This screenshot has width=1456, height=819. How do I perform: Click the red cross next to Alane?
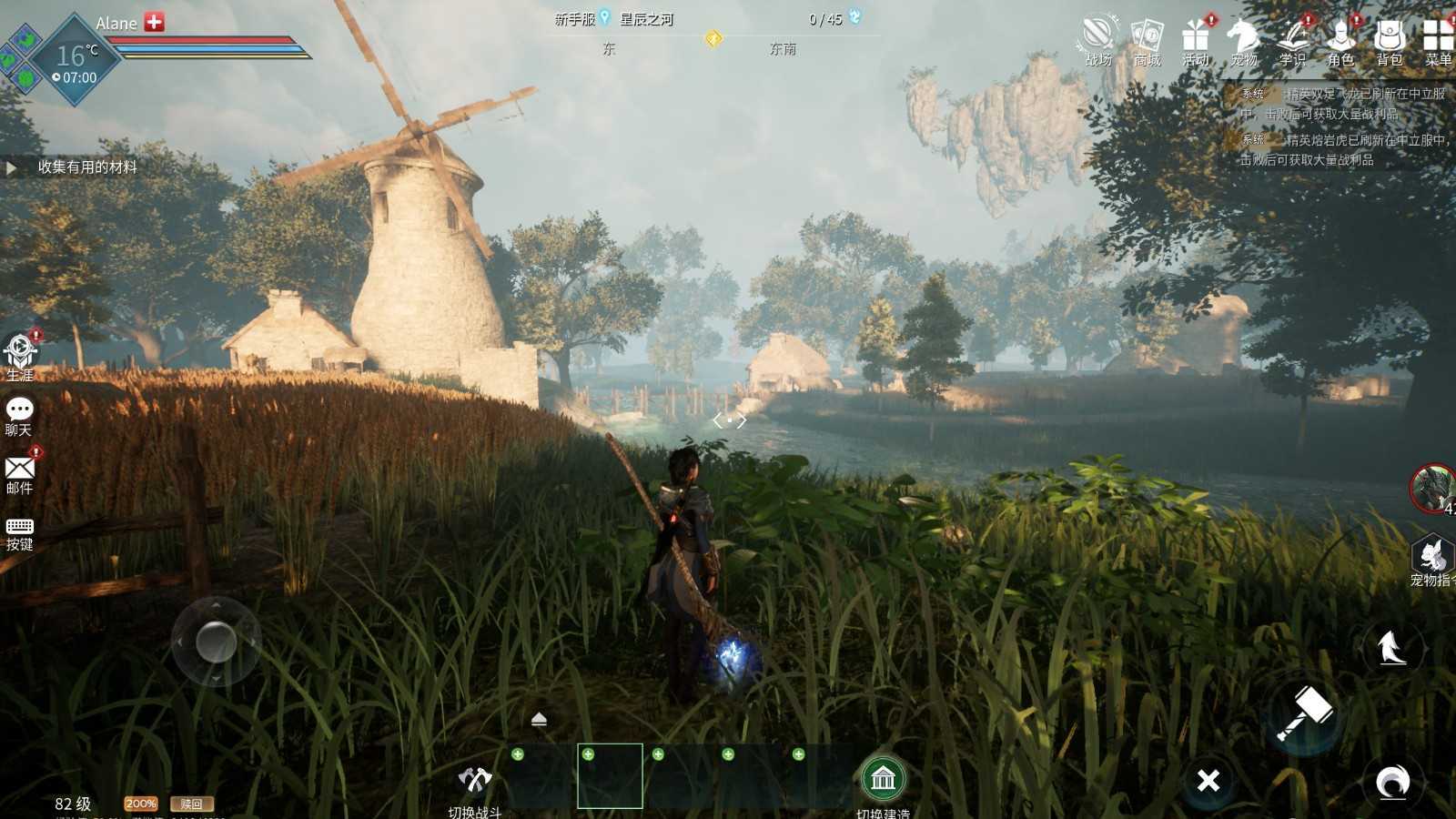tap(155, 23)
